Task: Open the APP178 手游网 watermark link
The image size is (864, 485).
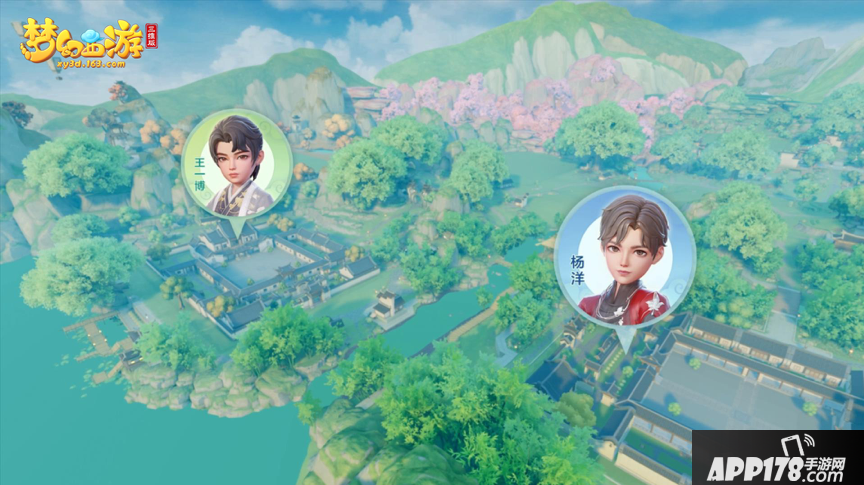Action: tap(777, 458)
